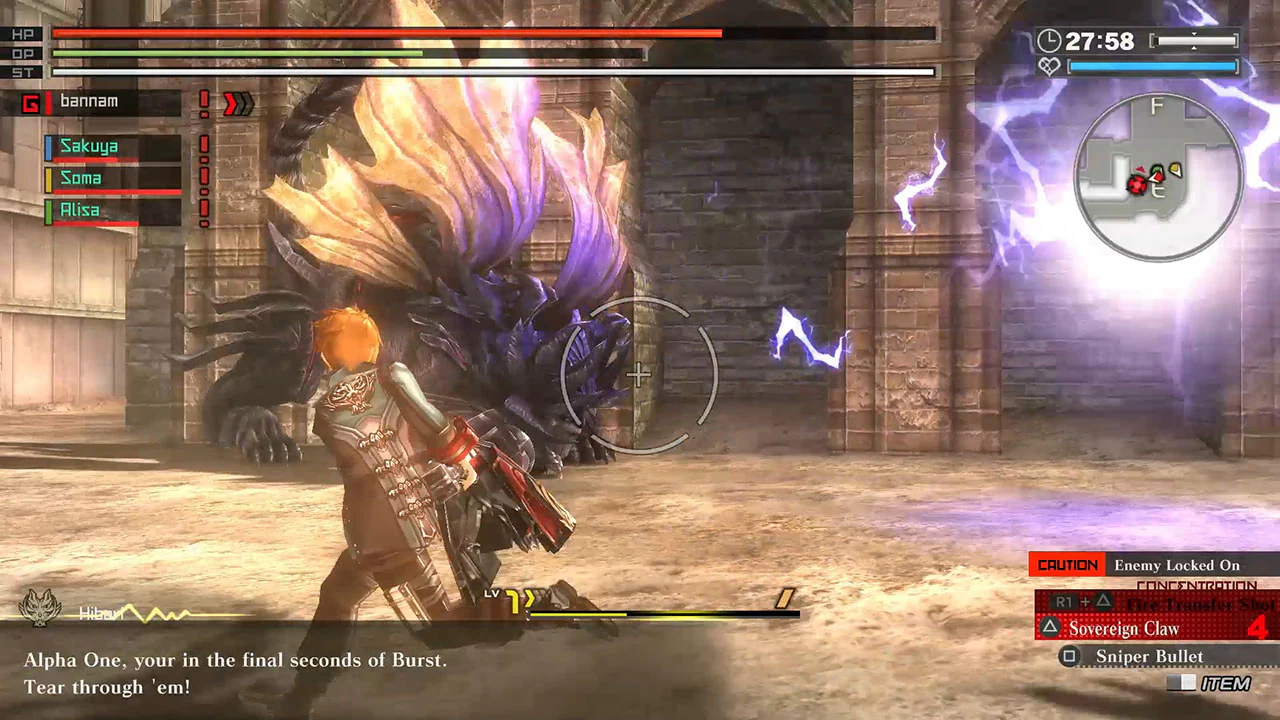The height and width of the screenshot is (720, 1280).
Task: Click the Triangle button icon for Sovereign Claw
Action: pos(1049,629)
